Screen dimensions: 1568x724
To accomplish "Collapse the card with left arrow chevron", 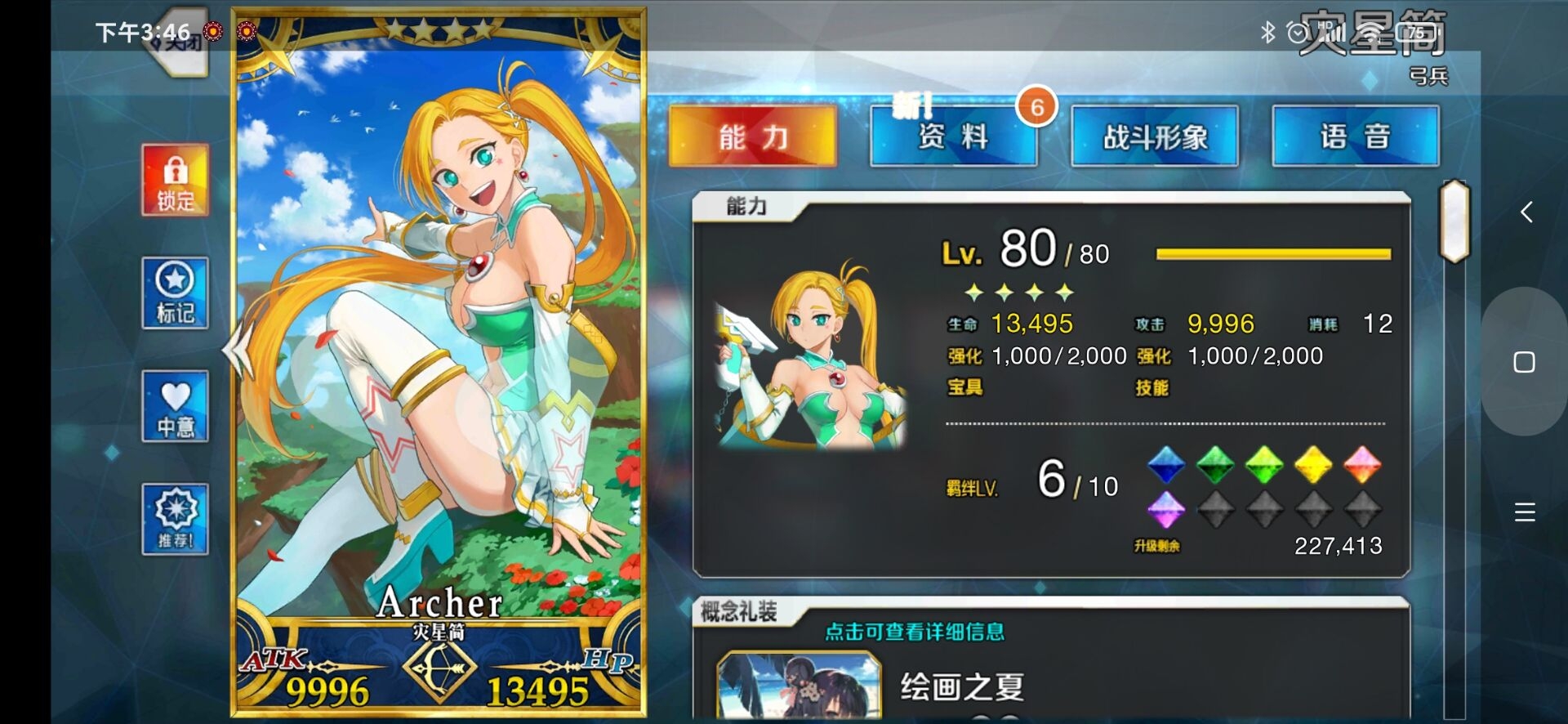I will pos(237,350).
